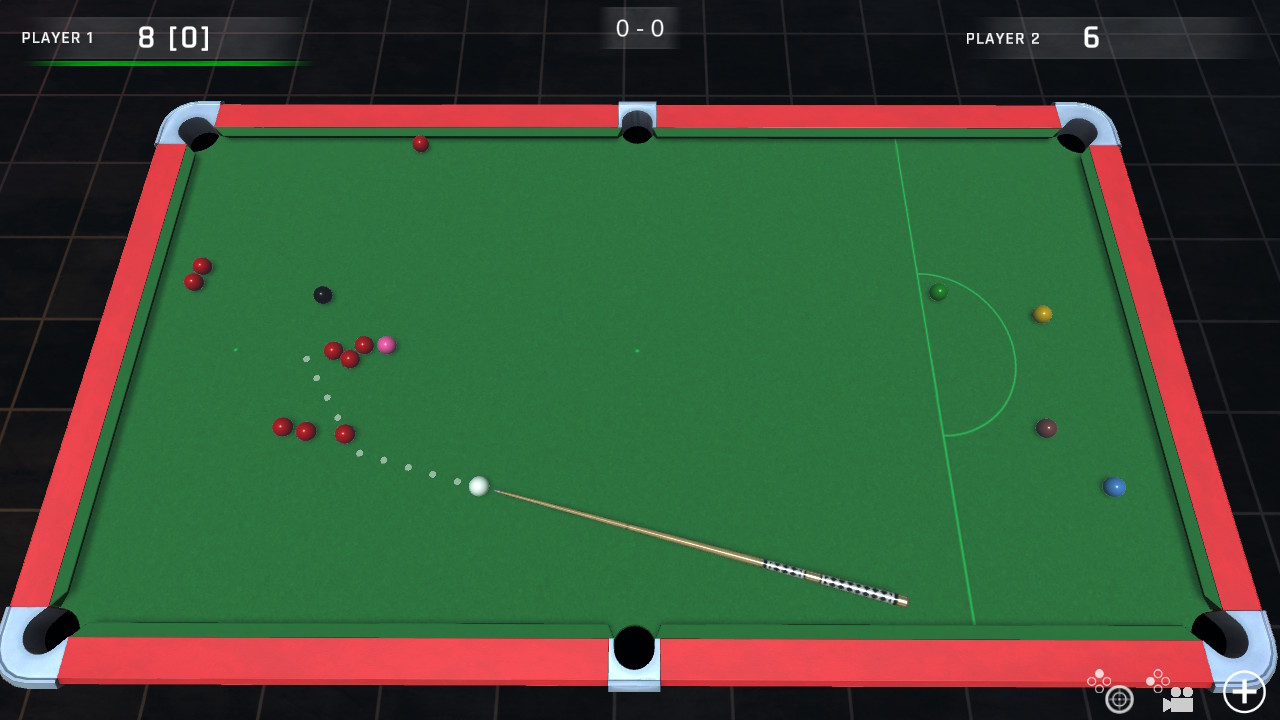Select the pink ball near the red cluster
The image size is (1280, 720).
tap(385, 343)
